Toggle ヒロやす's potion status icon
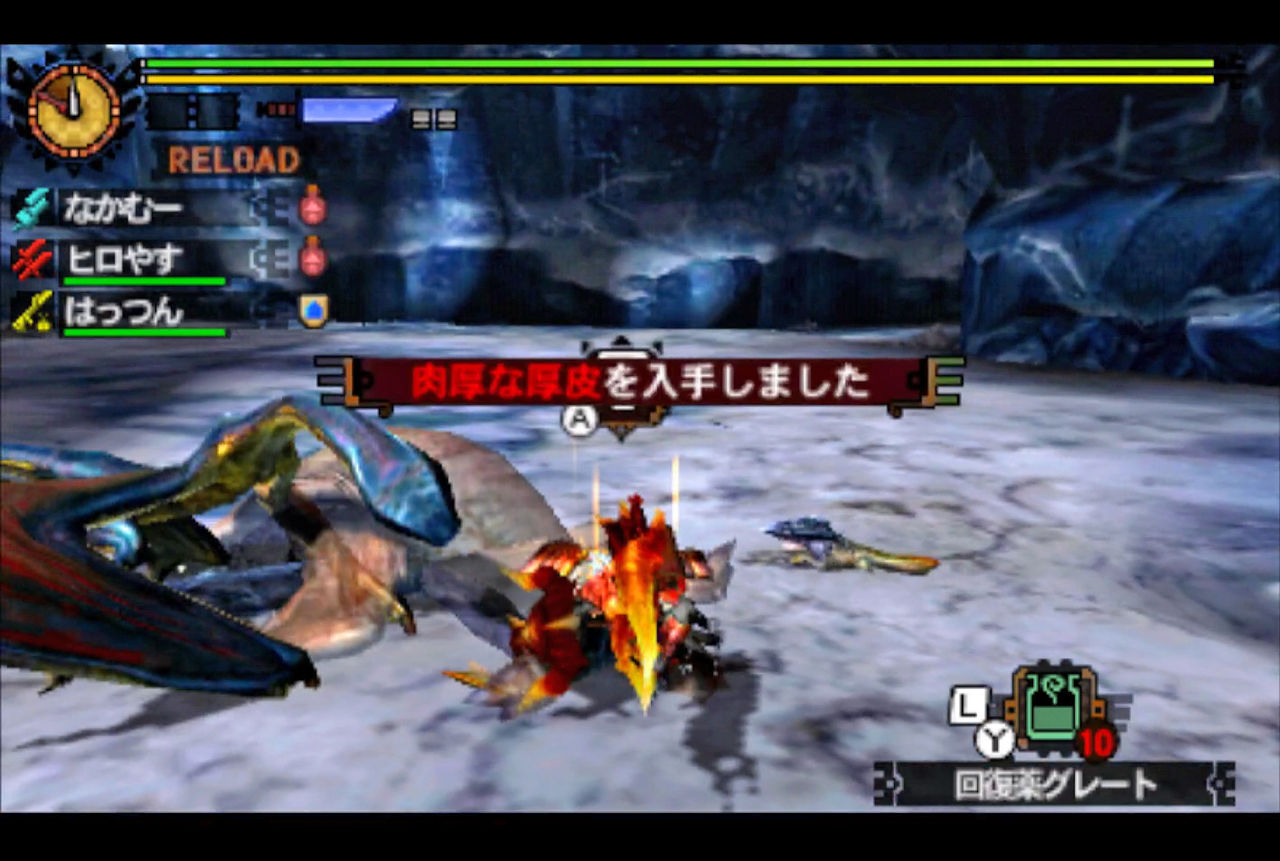This screenshot has height=861, width=1280. pos(311,259)
